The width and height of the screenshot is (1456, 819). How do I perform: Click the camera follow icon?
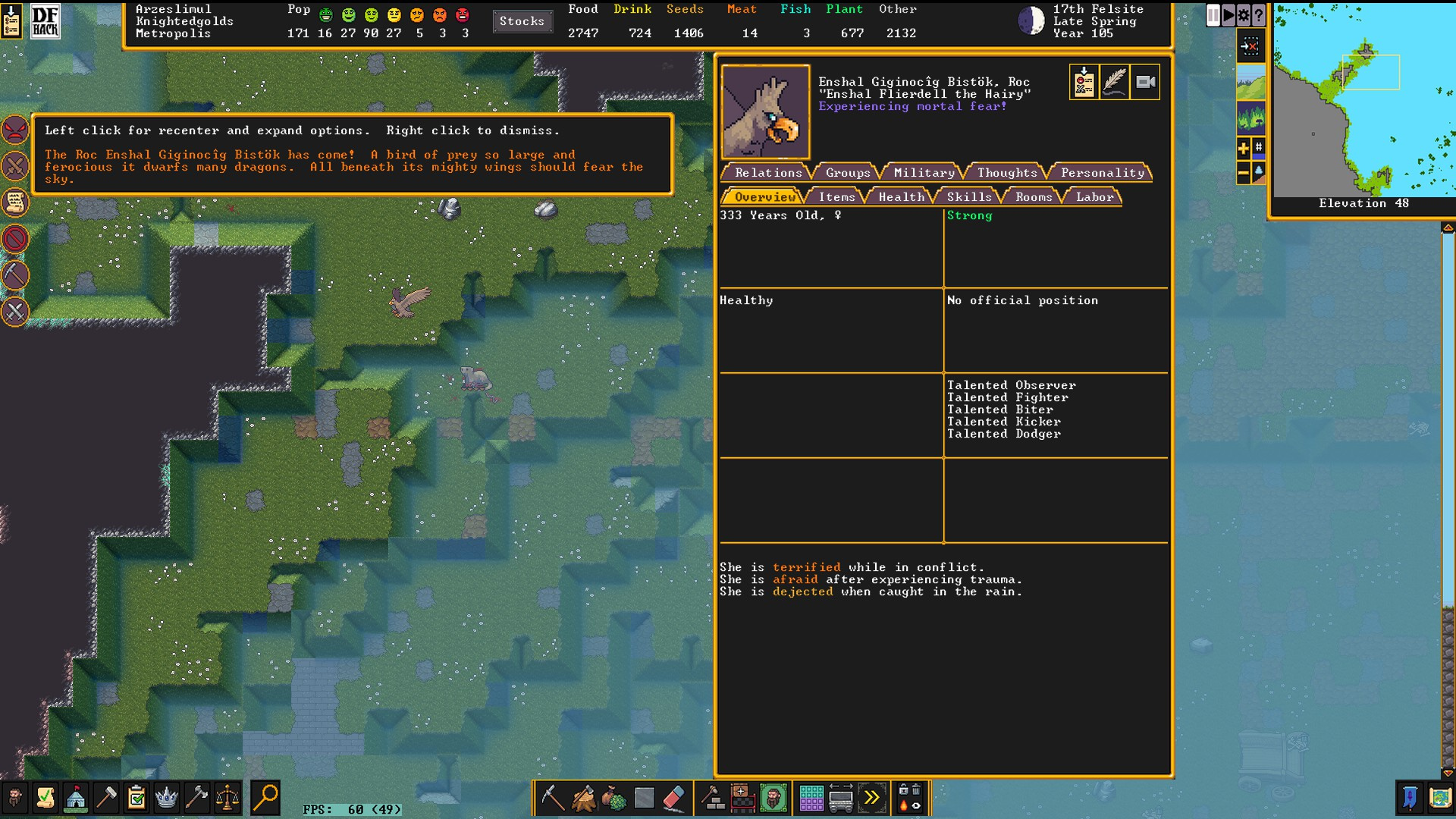click(x=1145, y=82)
